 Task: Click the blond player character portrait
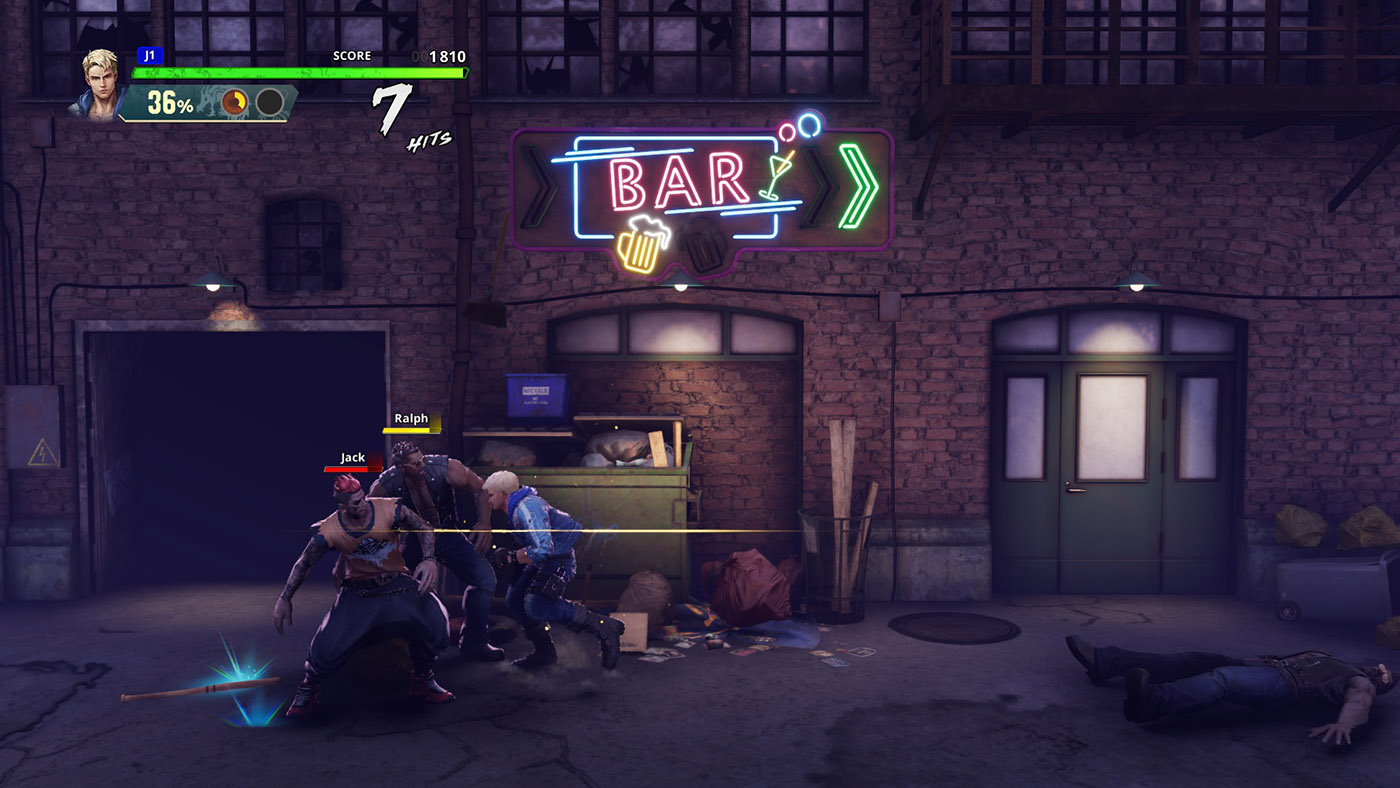pos(101,82)
